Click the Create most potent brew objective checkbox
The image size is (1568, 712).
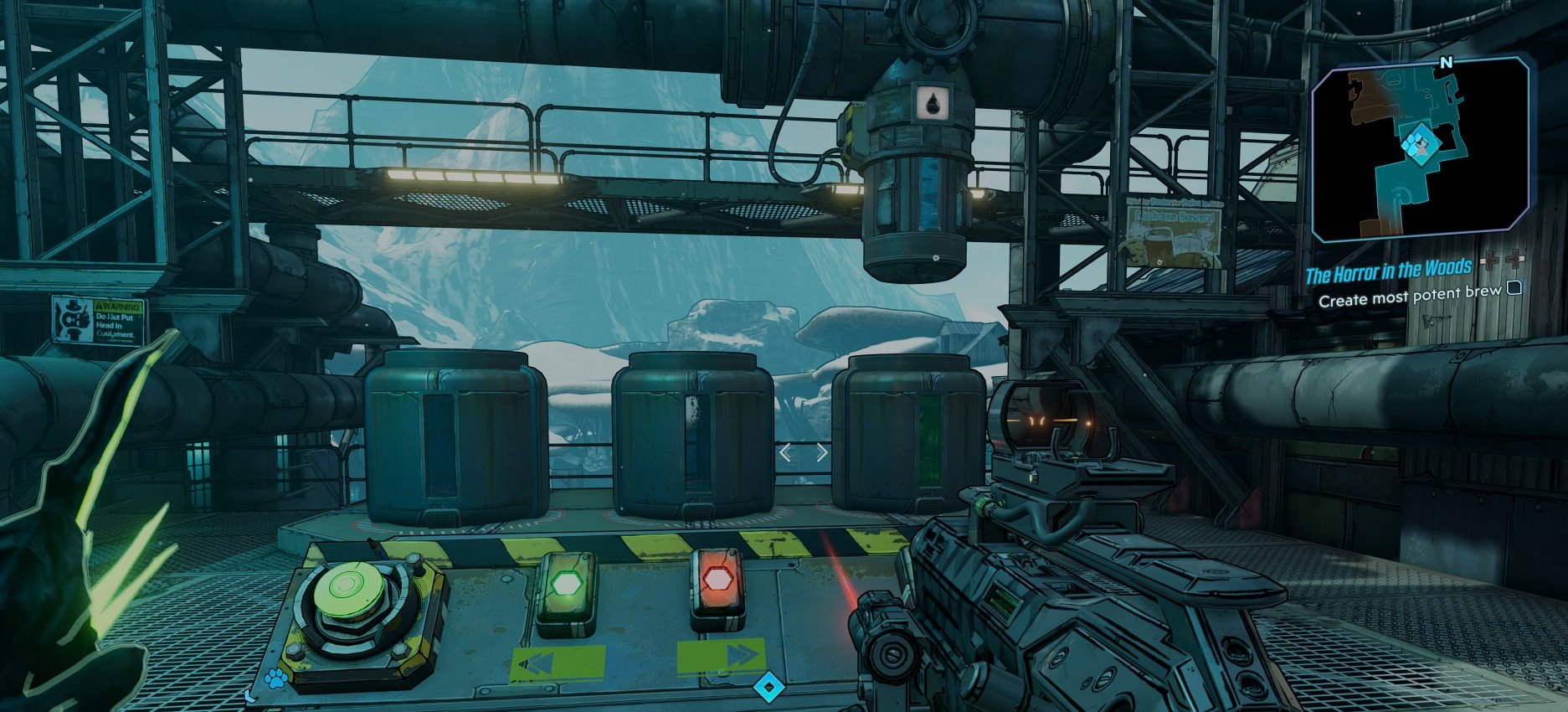(x=1514, y=289)
